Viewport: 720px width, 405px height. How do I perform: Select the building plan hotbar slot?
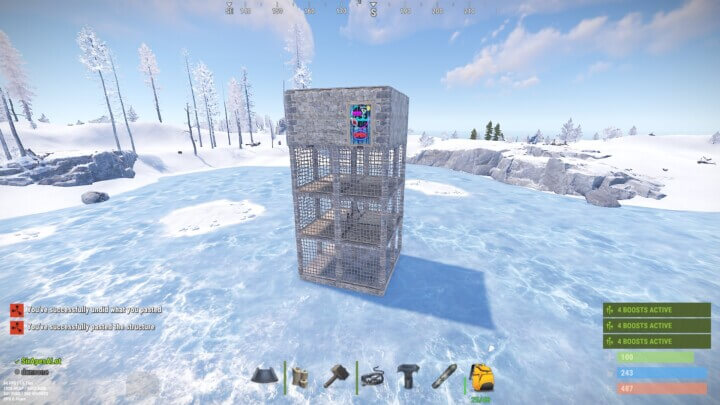[x=300, y=376]
